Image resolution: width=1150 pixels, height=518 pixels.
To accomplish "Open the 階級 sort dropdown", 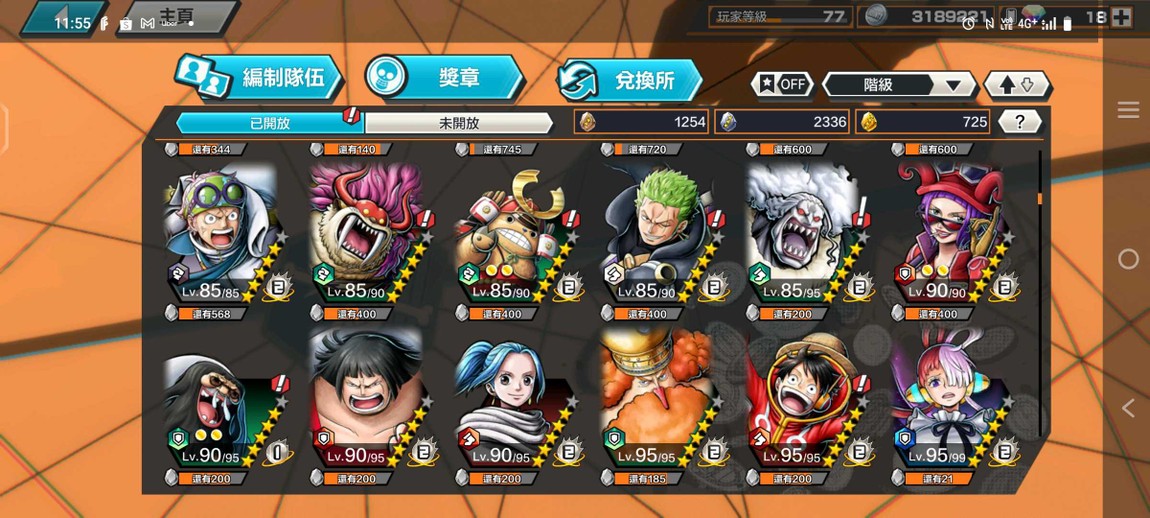I will tap(898, 85).
